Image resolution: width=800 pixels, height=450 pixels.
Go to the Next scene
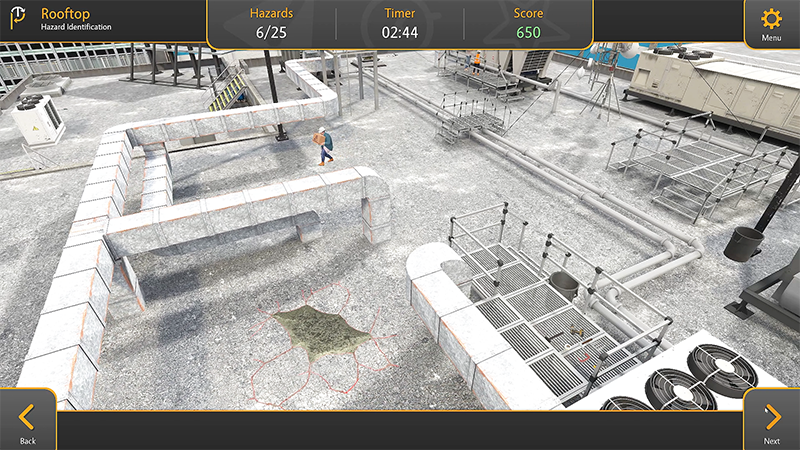pyautogui.click(x=772, y=420)
